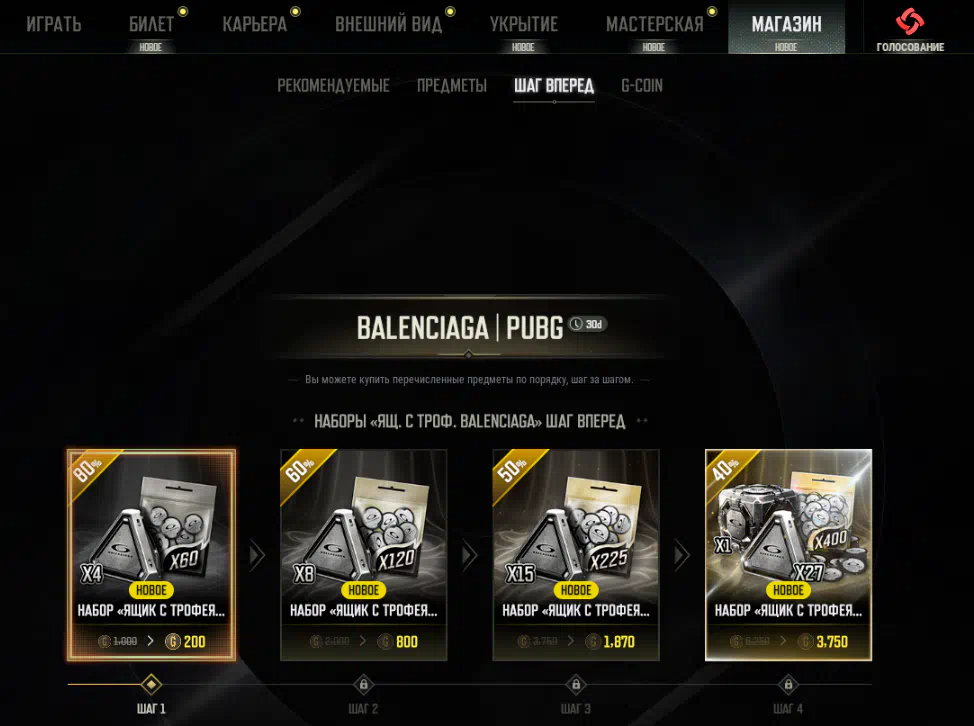Show the РЕКОМЕНДУЕМЫЕ shop section

point(333,86)
